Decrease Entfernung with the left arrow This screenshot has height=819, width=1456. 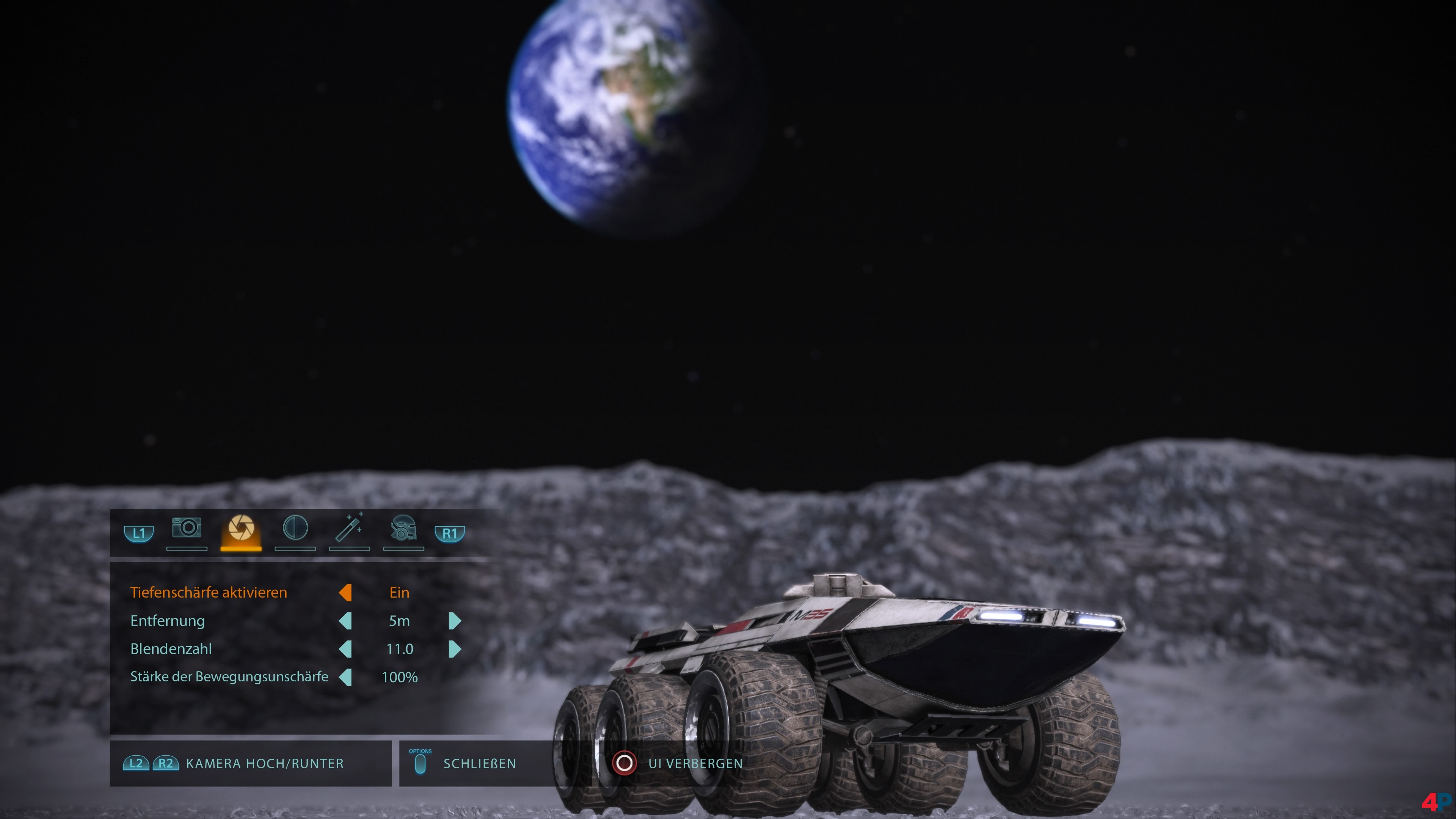(x=345, y=621)
